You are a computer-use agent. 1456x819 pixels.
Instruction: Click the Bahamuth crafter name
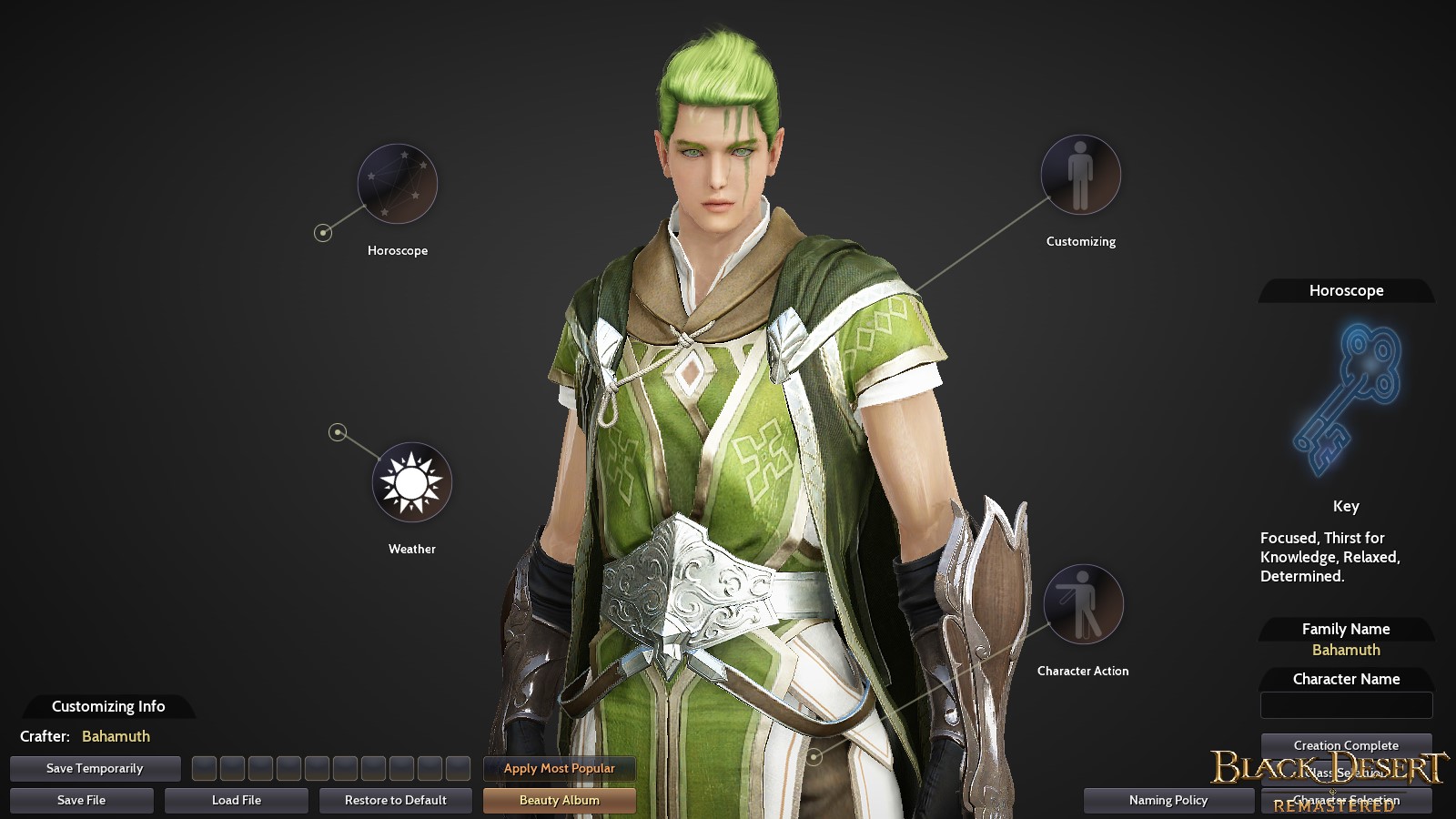pos(115,736)
